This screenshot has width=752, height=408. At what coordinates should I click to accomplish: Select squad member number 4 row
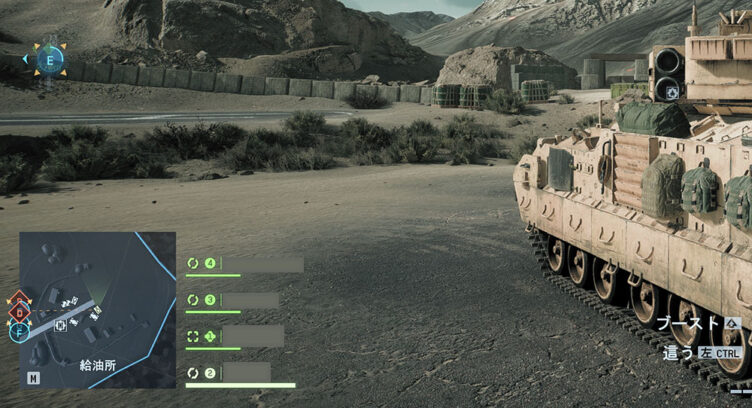[246, 264]
